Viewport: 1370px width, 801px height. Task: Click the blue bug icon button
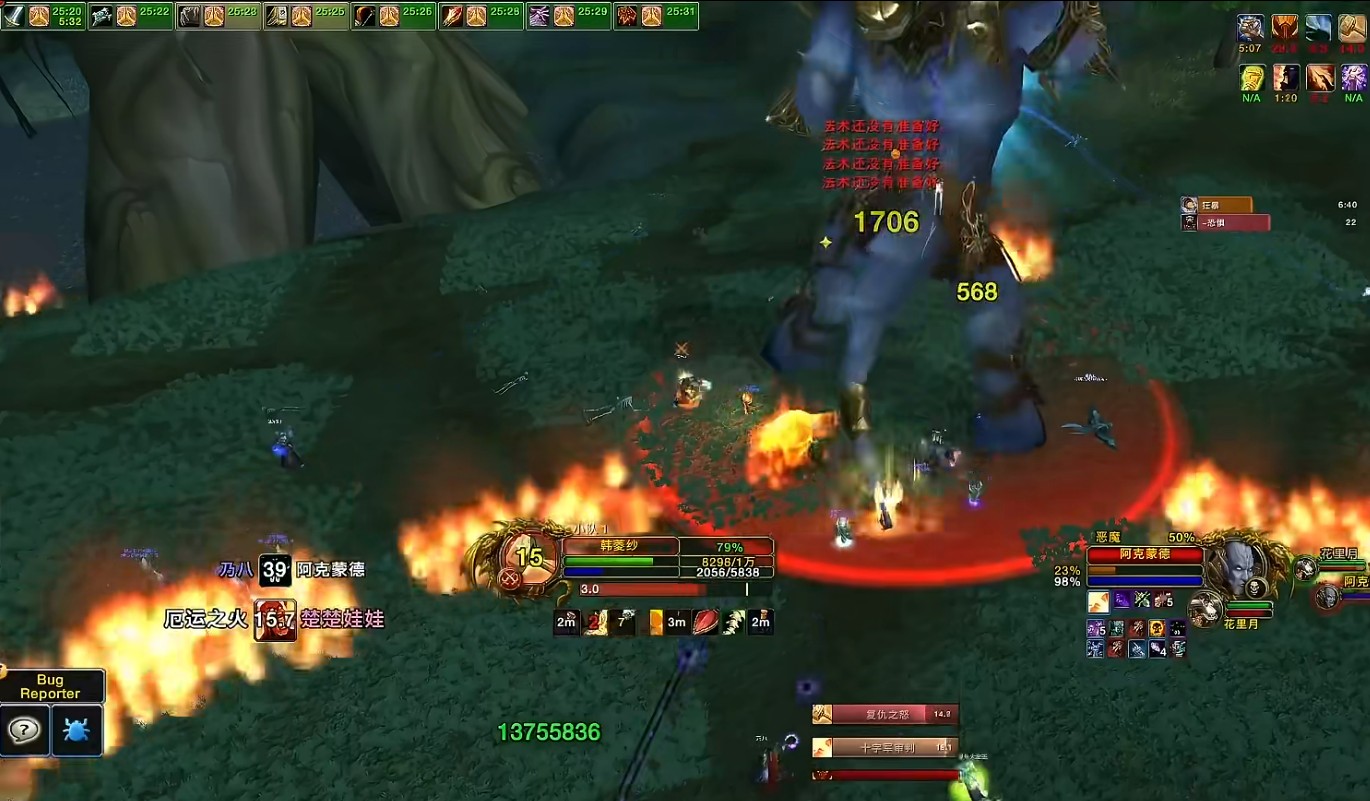[x=77, y=730]
